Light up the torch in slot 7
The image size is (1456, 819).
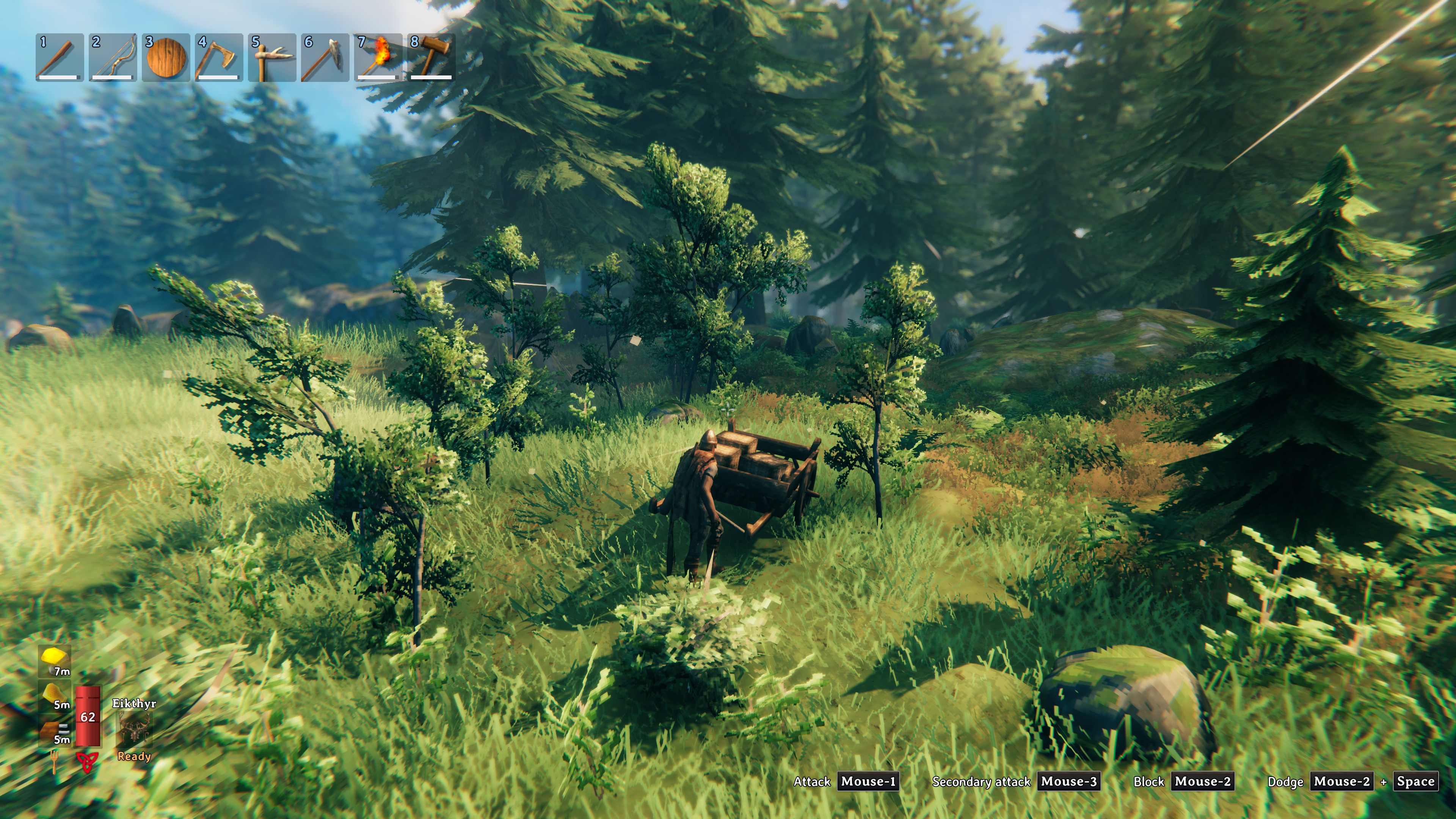click(378, 56)
